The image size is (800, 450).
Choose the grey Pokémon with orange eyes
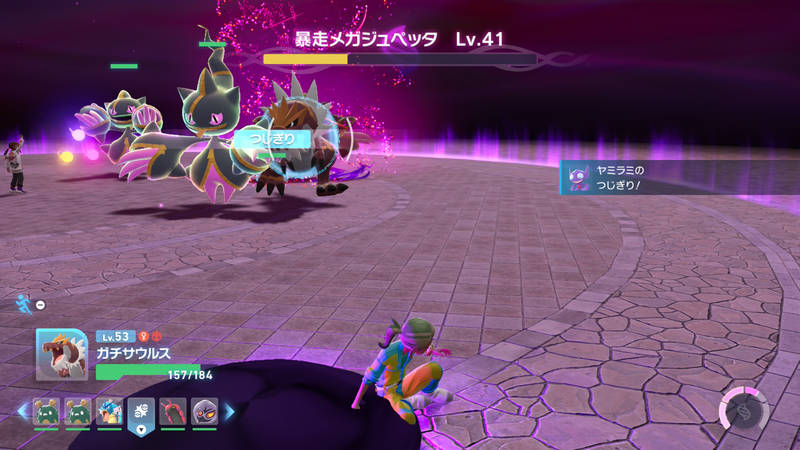click(x=204, y=411)
